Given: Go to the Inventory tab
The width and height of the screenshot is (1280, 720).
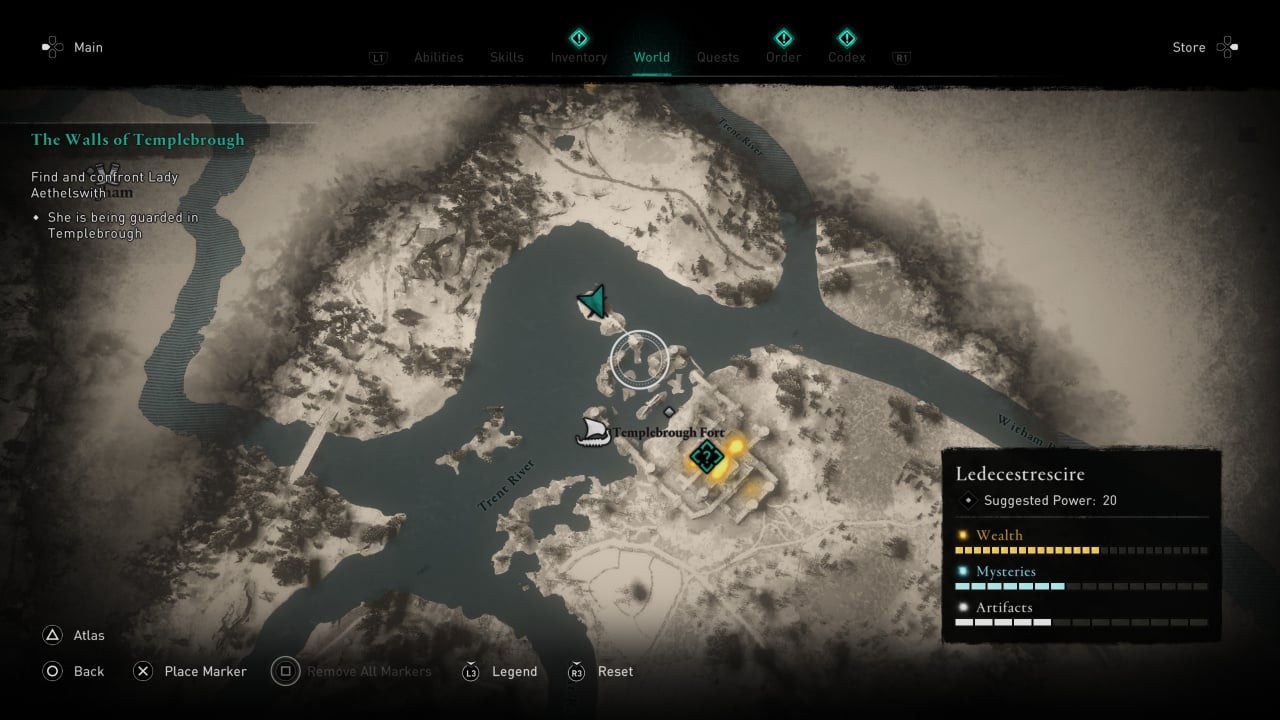Looking at the screenshot, I should [x=579, y=57].
